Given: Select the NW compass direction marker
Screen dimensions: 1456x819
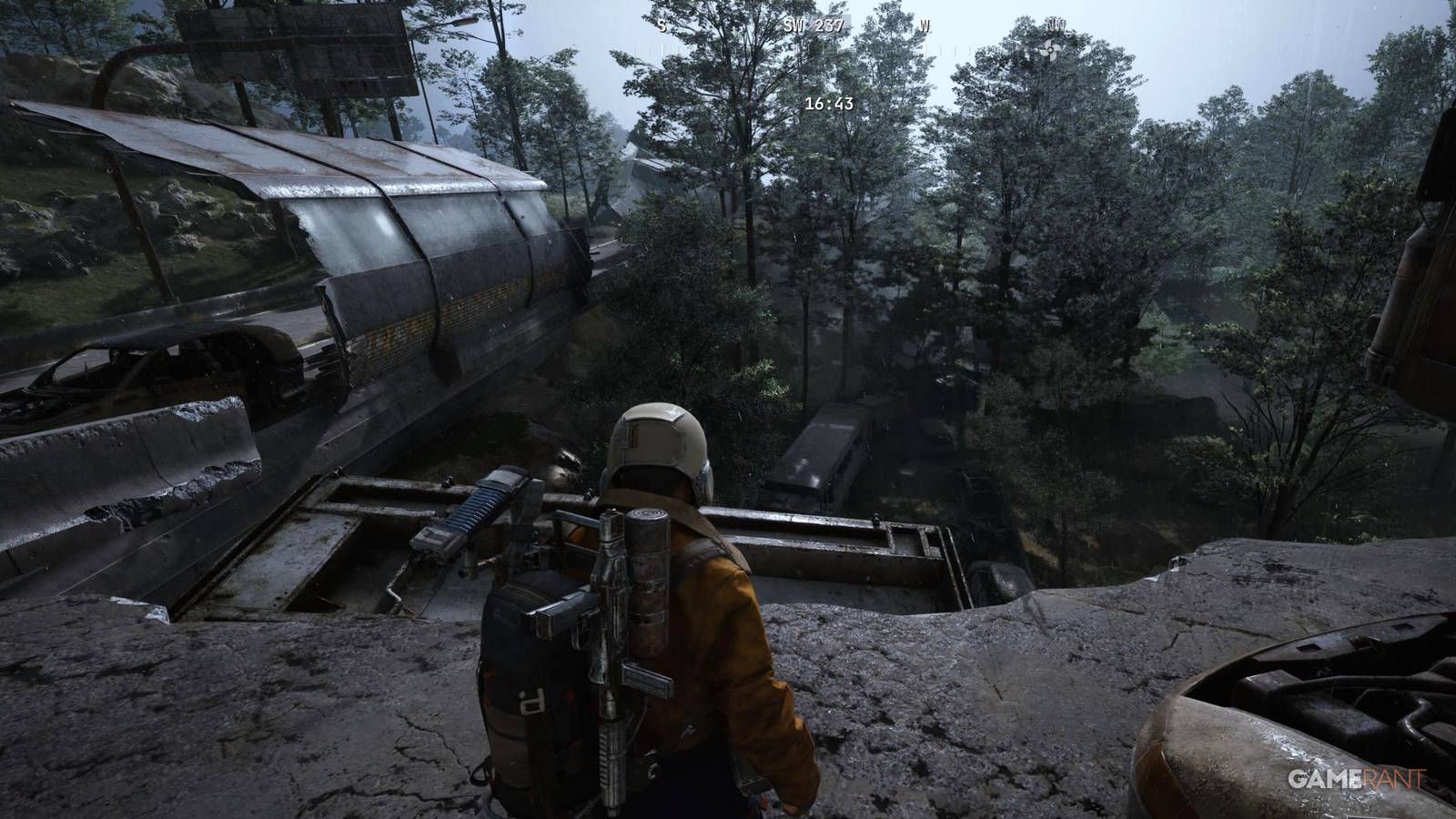Looking at the screenshot, I should point(1056,25).
